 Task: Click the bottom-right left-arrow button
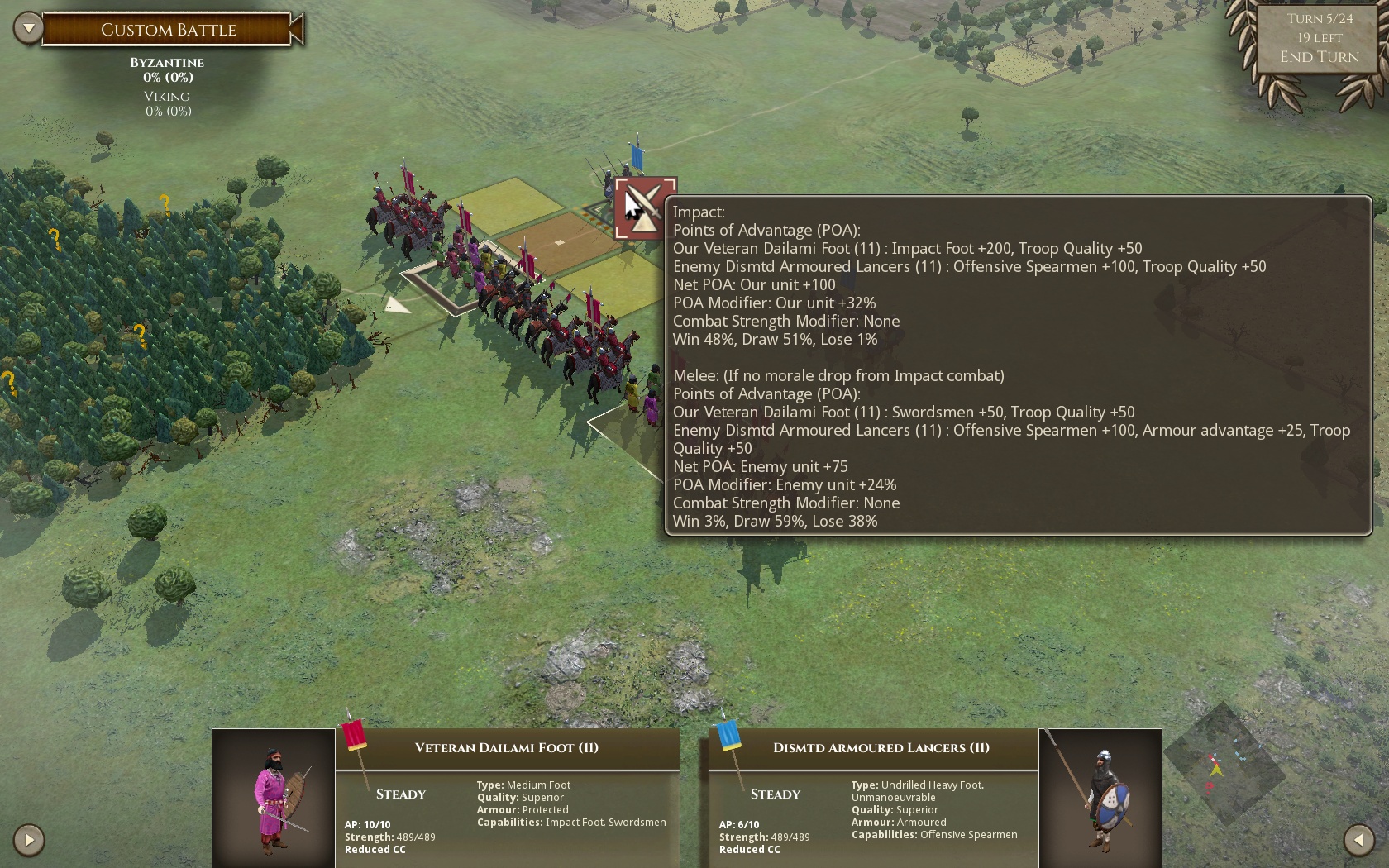[1358, 840]
